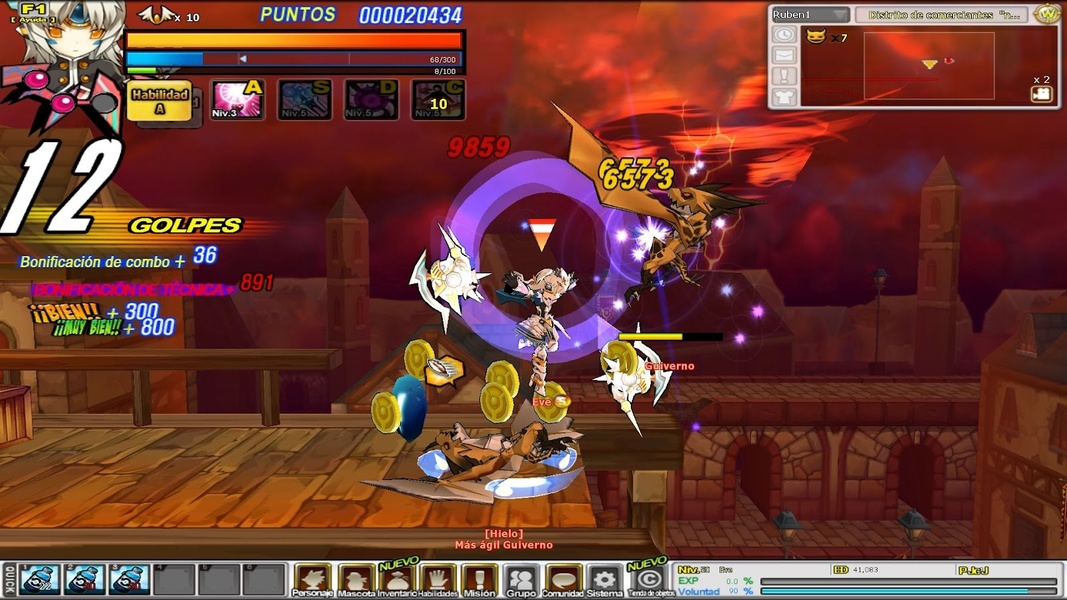Activate the C-slot skill on cooldown

point(438,100)
